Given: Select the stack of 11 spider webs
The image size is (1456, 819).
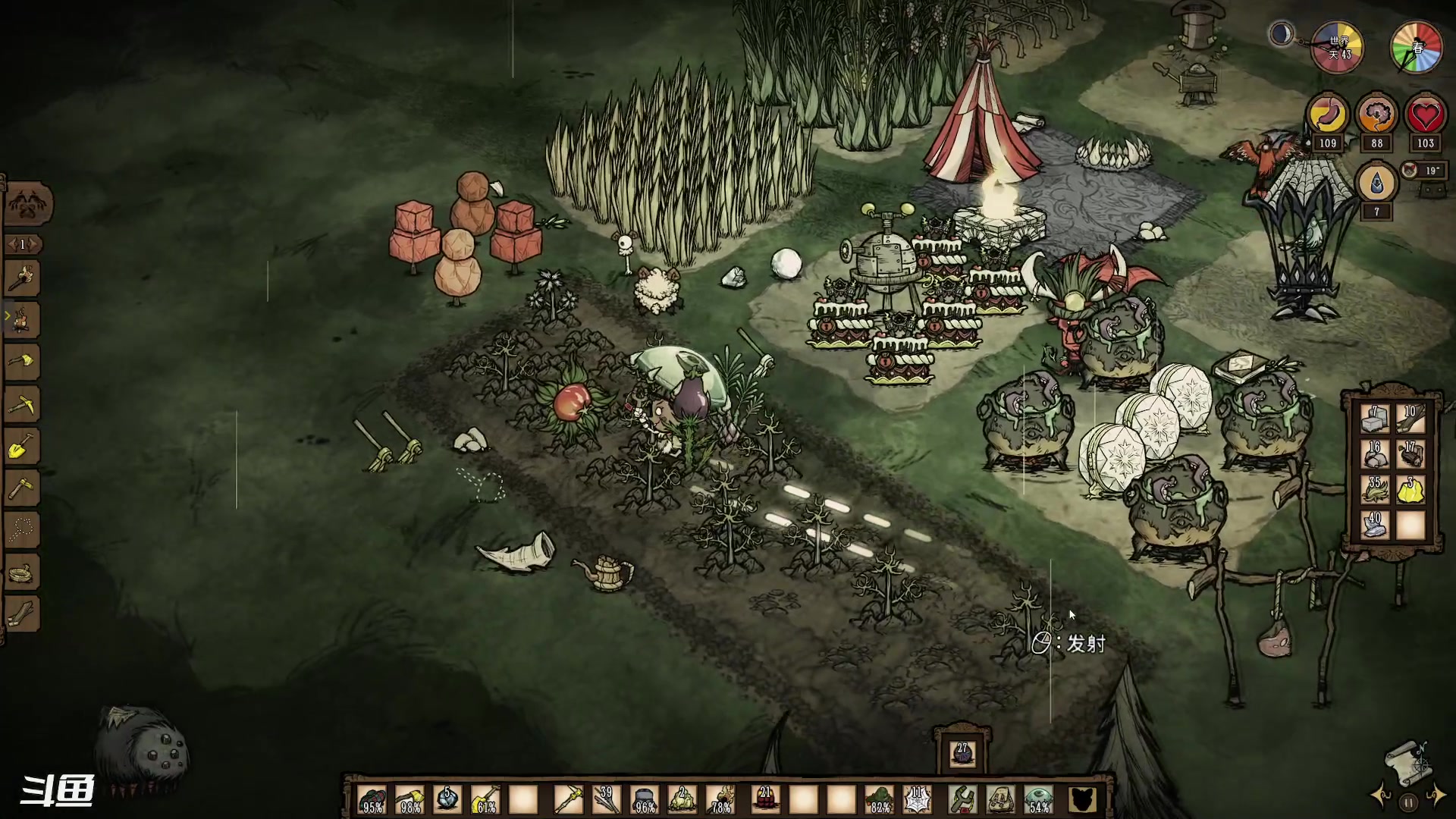Looking at the screenshot, I should [x=919, y=799].
